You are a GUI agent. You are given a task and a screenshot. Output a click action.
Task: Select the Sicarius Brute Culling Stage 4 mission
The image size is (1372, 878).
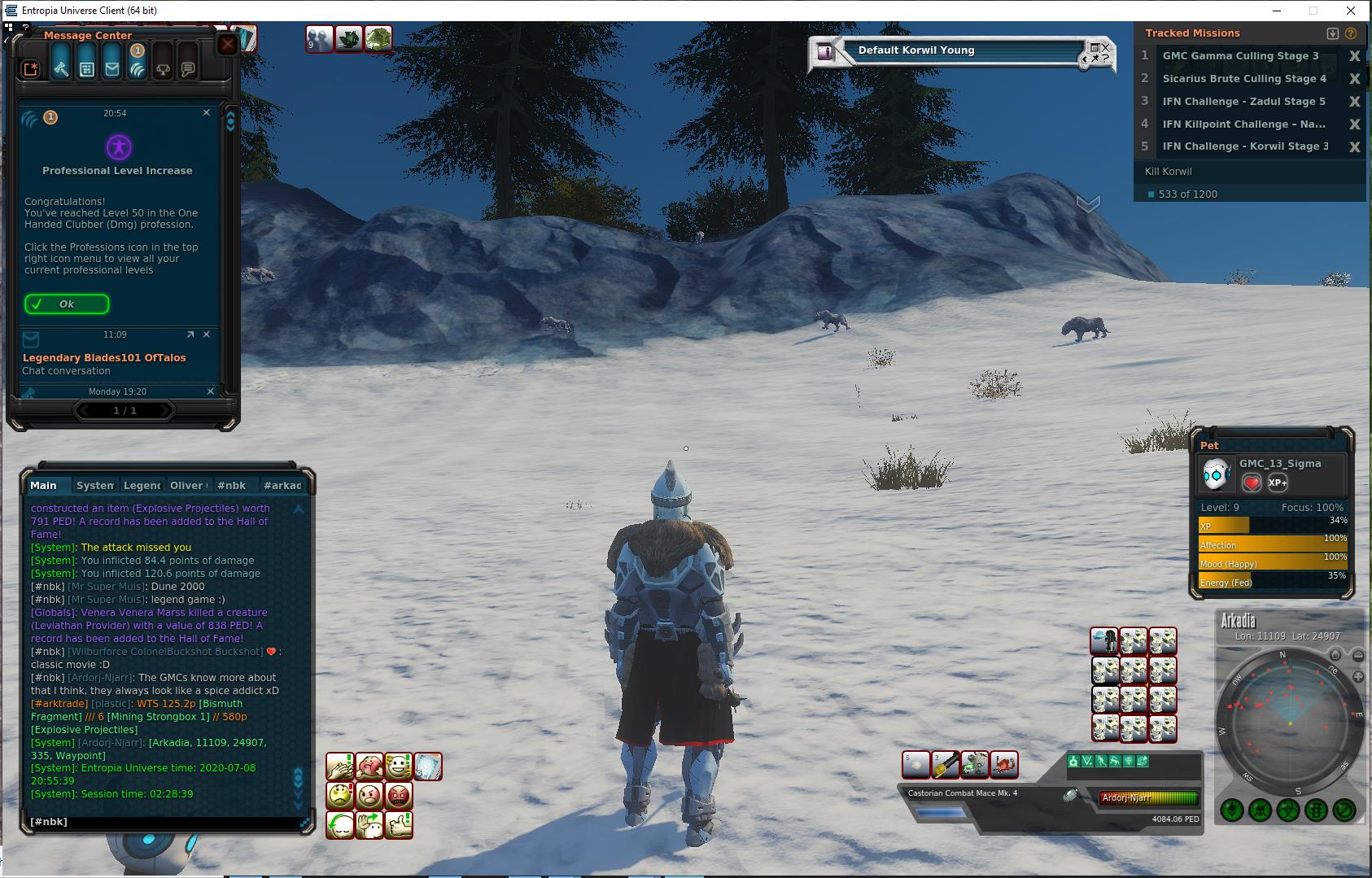pyautogui.click(x=1243, y=79)
